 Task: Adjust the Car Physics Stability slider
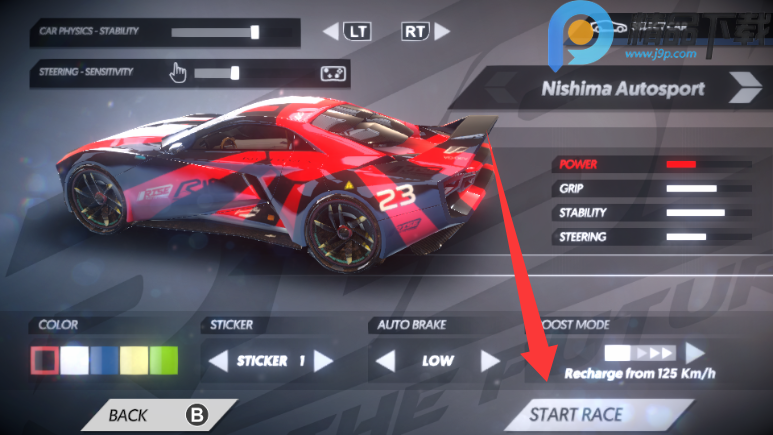255,32
